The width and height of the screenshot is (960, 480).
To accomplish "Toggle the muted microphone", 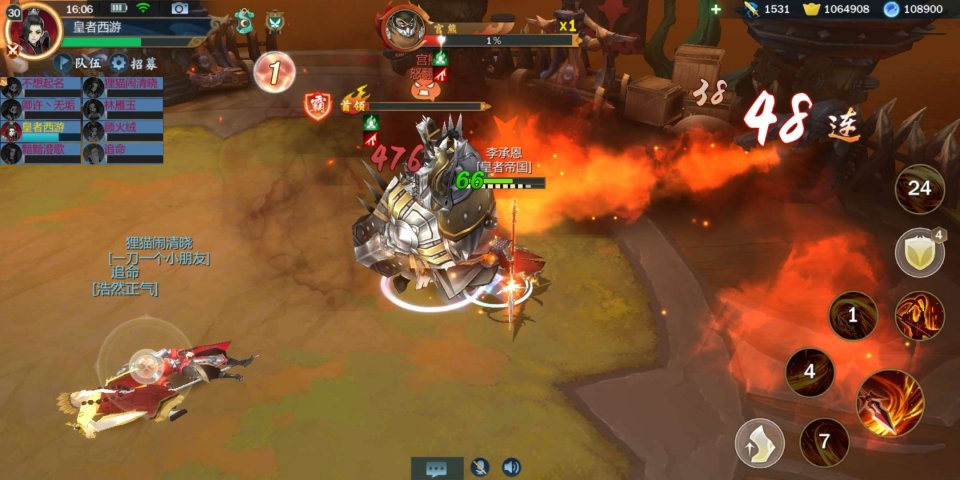I will click(x=480, y=467).
